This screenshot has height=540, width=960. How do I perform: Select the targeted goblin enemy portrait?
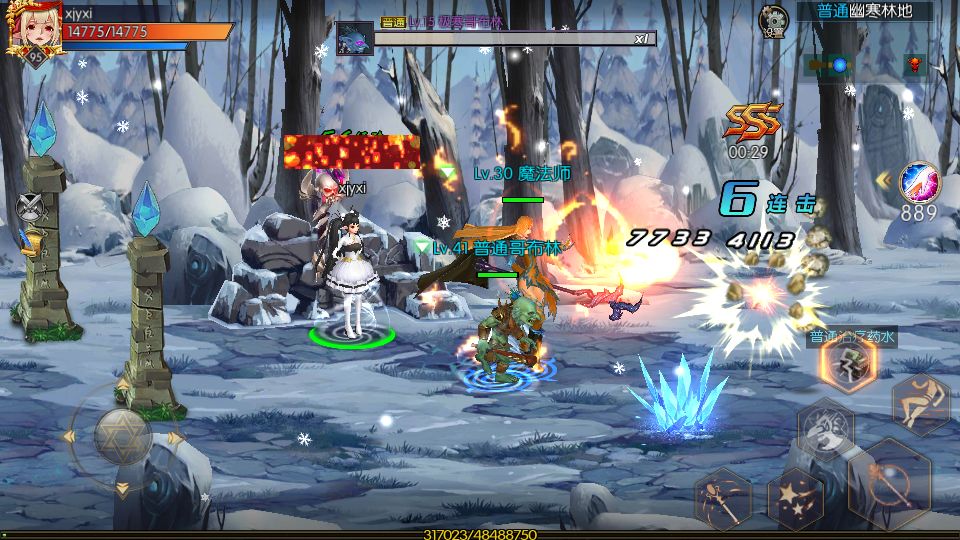pyautogui.click(x=354, y=40)
